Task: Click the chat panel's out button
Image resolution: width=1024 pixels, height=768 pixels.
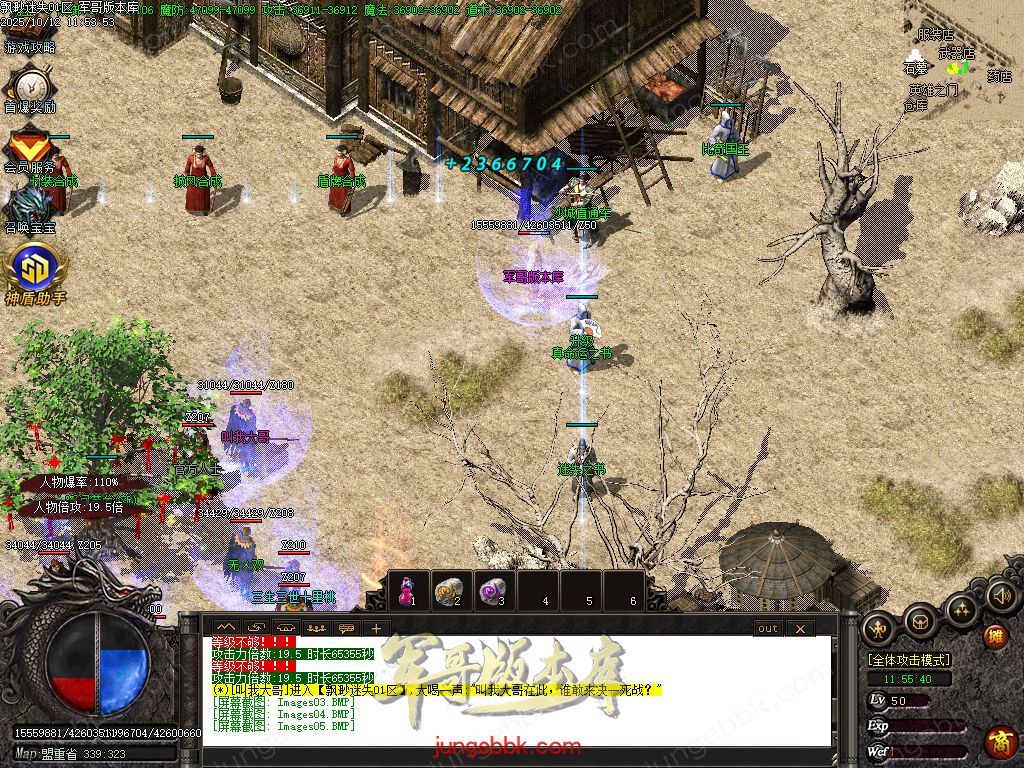Action: coord(767,628)
